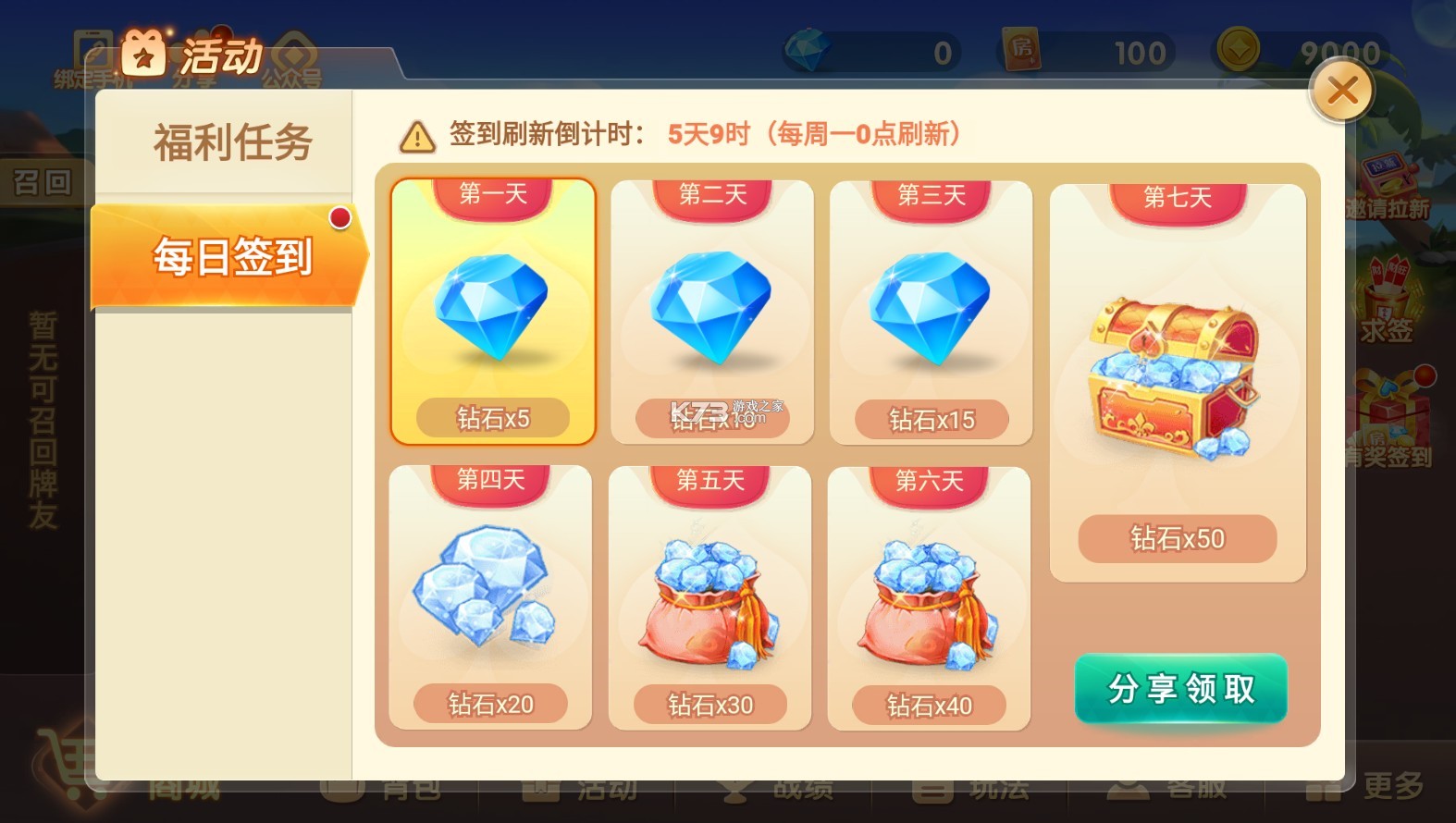Choose the 第五天 钻石x30 reward card
This screenshot has width=1456, height=823.
coord(709,597)
